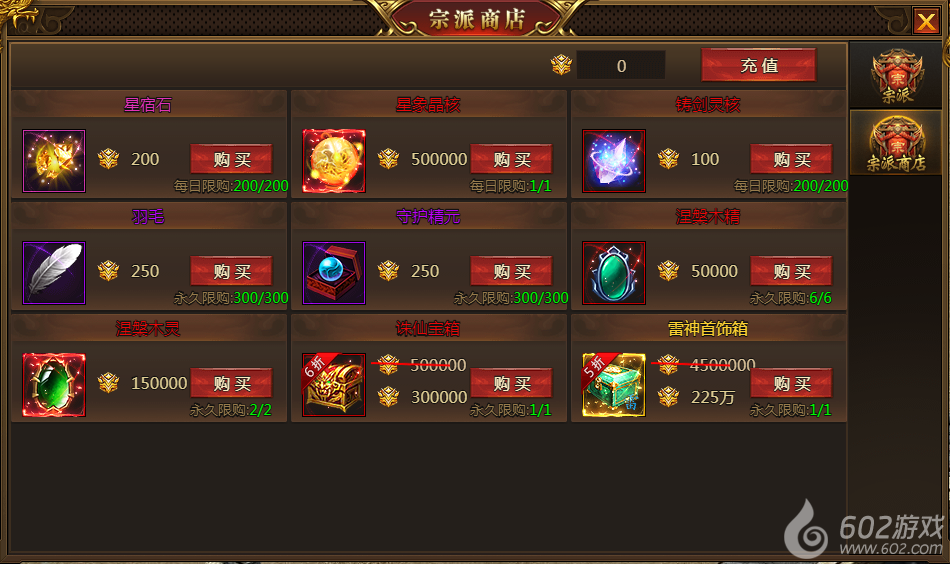Viewport: 950px width, 564px height.
Task: Click the 充值 recharge button
Action: (x=758, y=66)
